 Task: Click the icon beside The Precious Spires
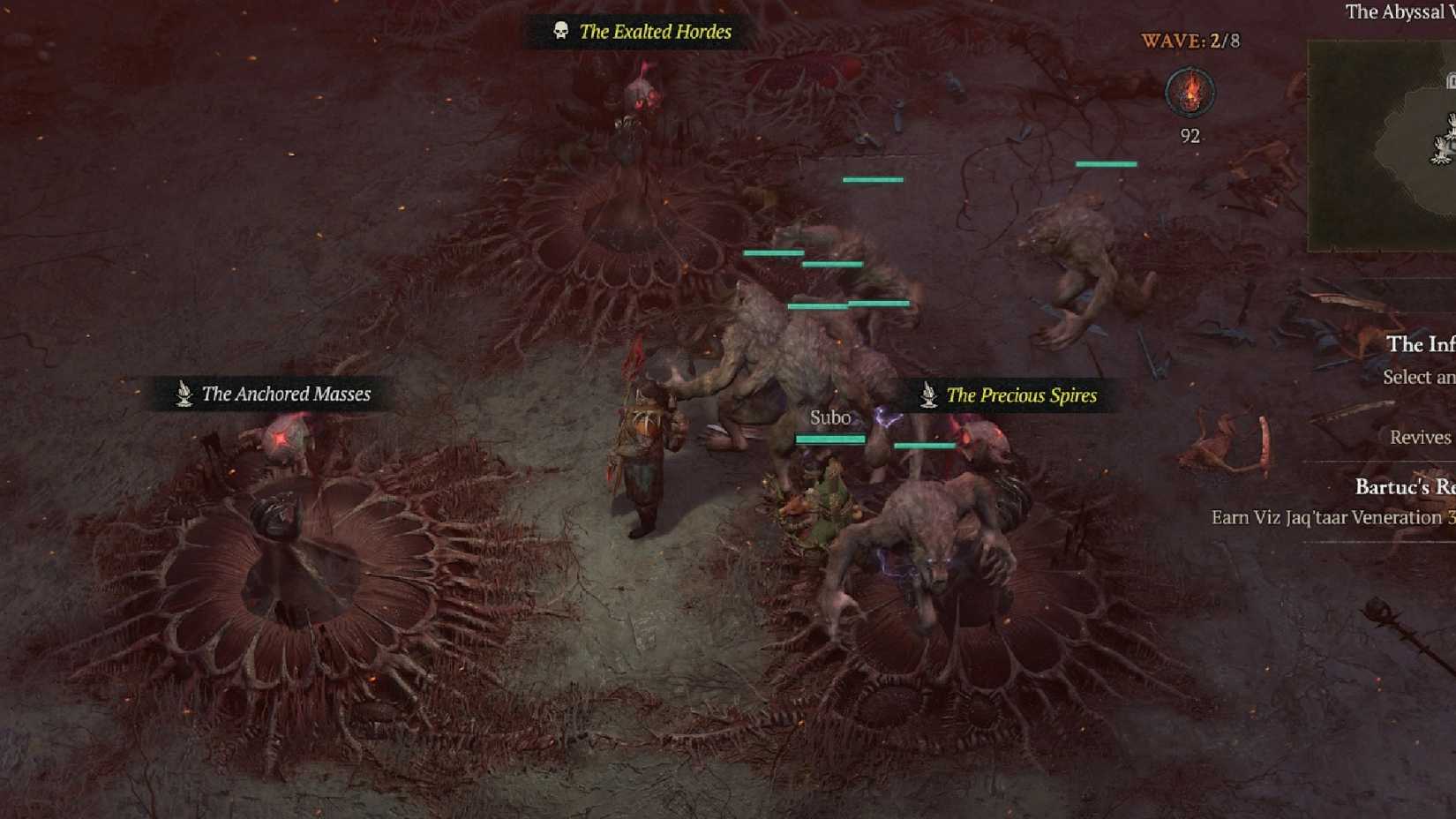927,396
